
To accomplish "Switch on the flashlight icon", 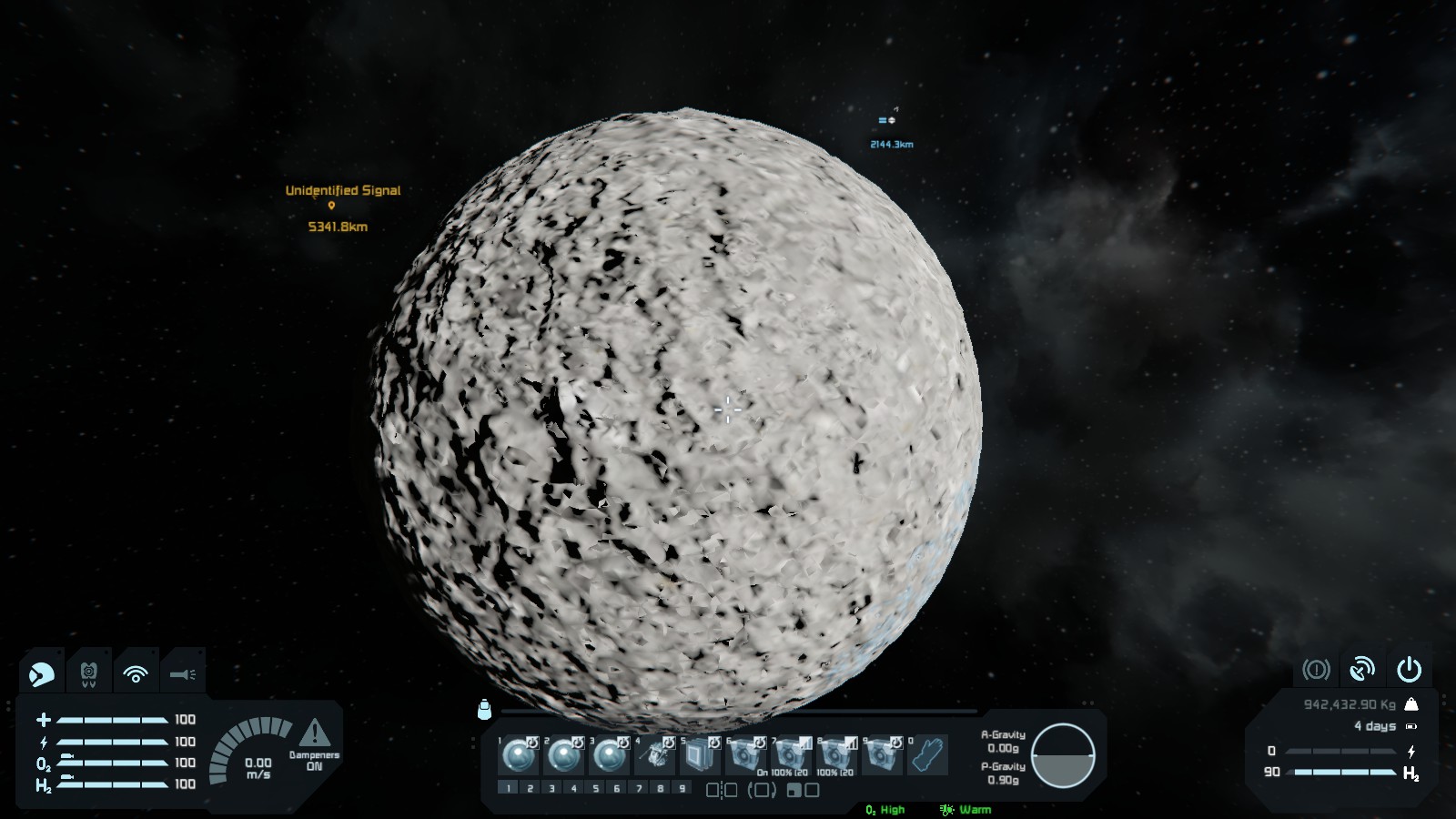I will (183, 674).
